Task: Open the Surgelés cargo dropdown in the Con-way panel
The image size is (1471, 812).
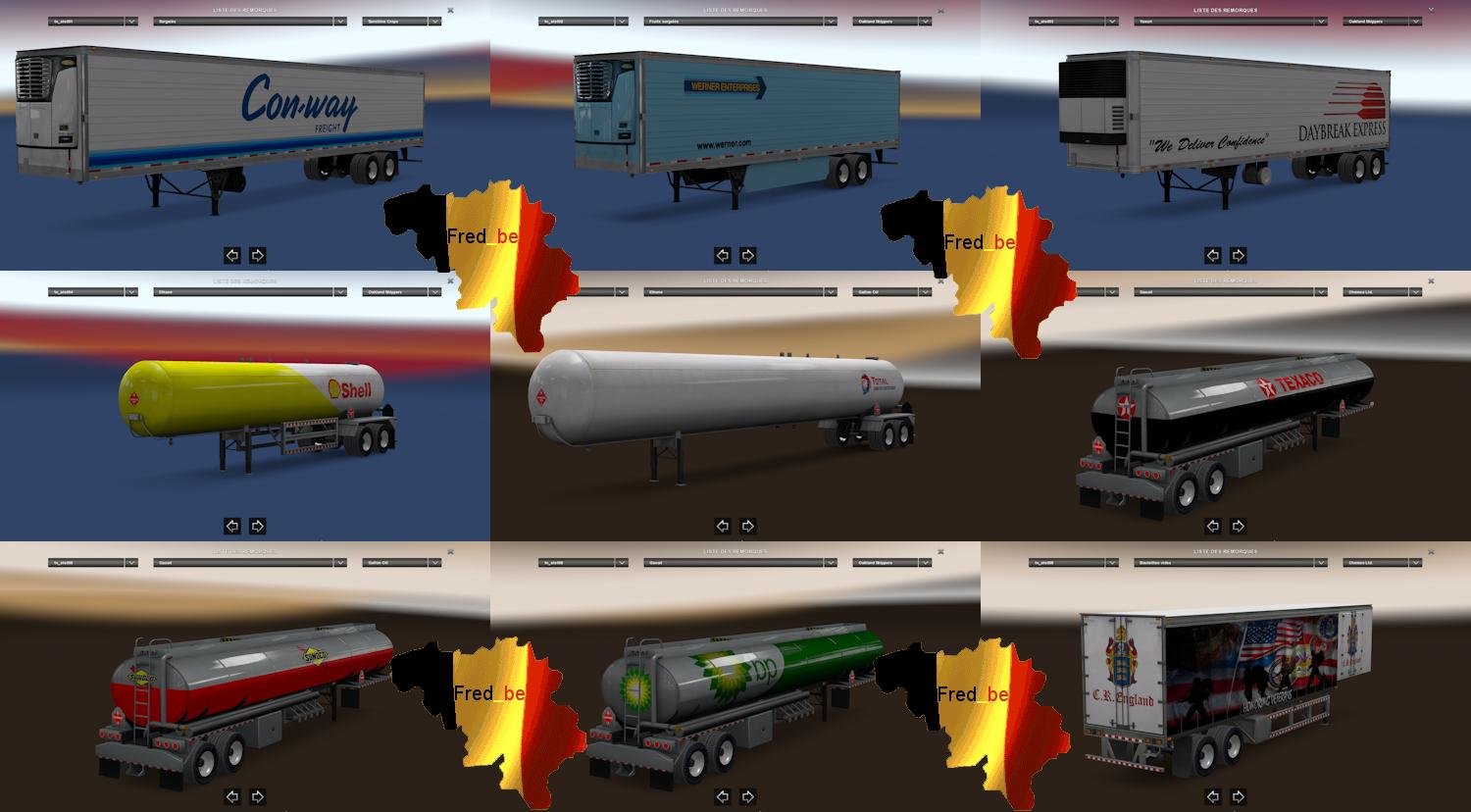Action: coord(248,20)
